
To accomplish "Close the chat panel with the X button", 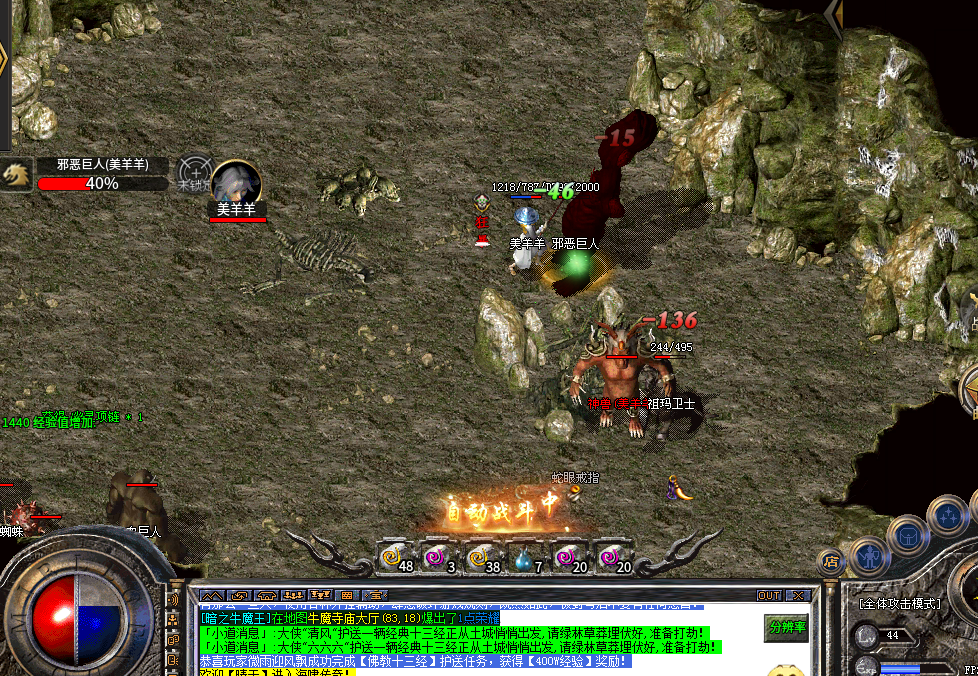I will click(x=797, y=595).
